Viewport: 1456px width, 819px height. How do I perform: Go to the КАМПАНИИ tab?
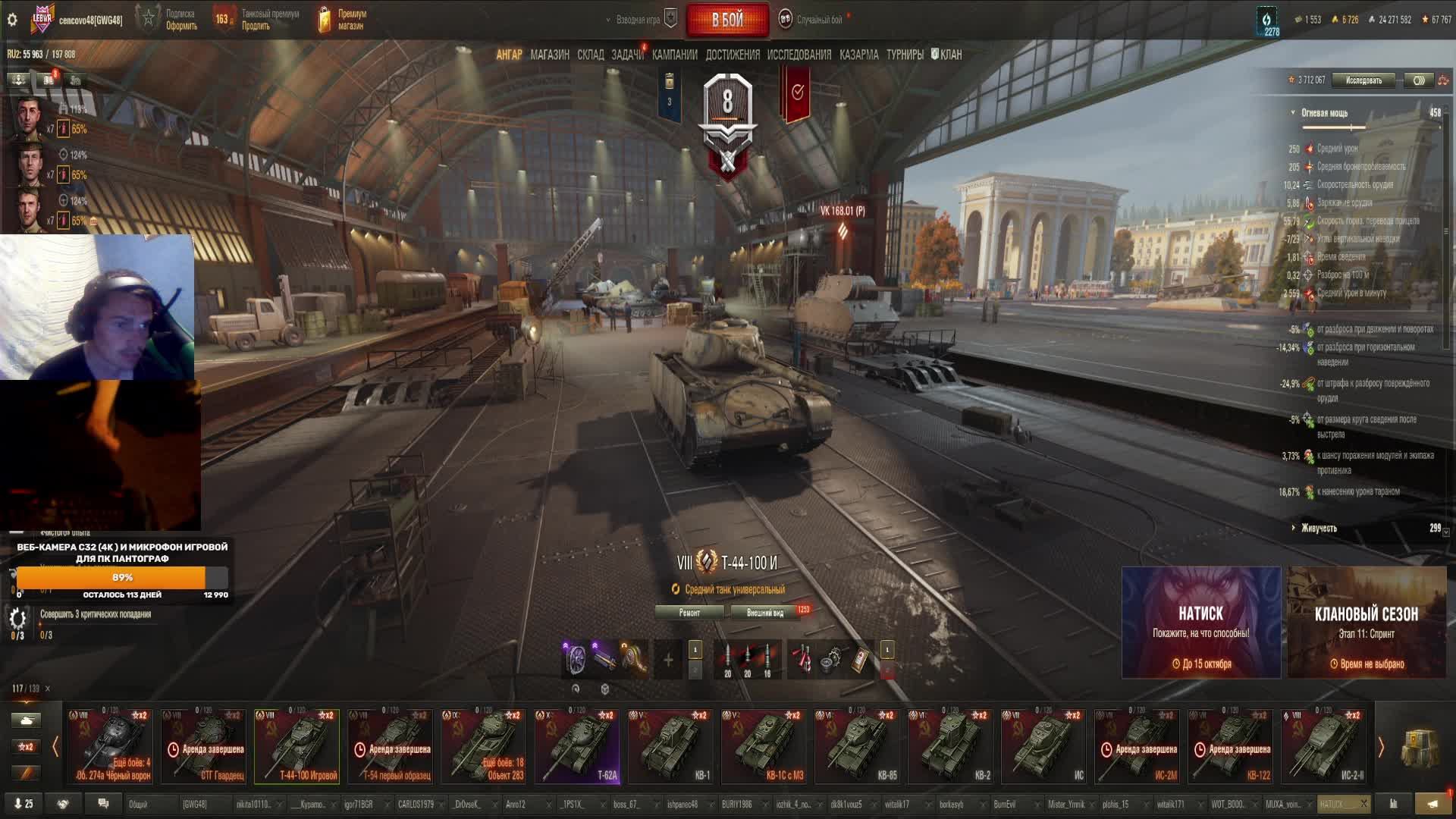point(674,55)
